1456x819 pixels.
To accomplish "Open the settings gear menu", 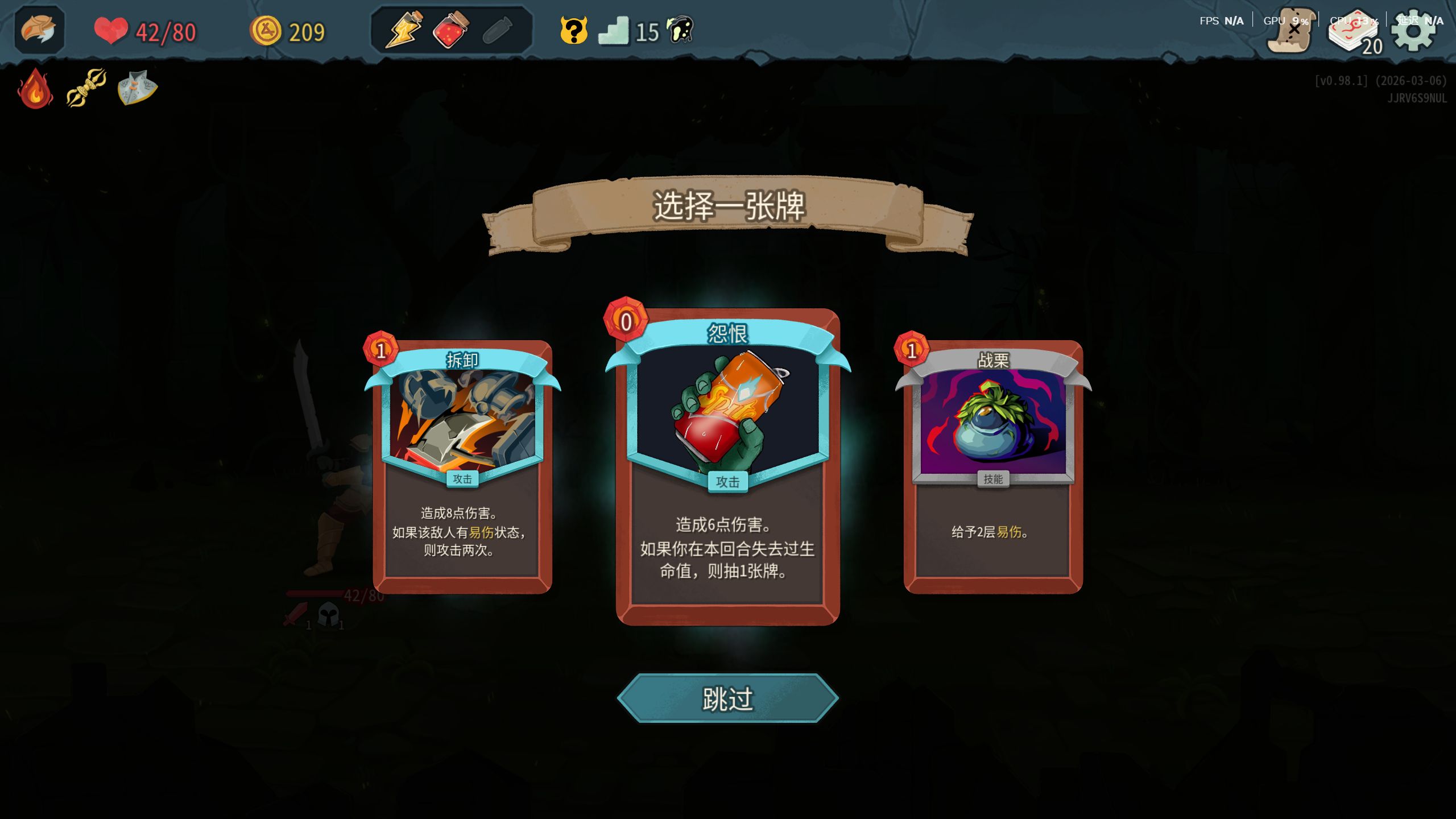I will click(1413, 31).
